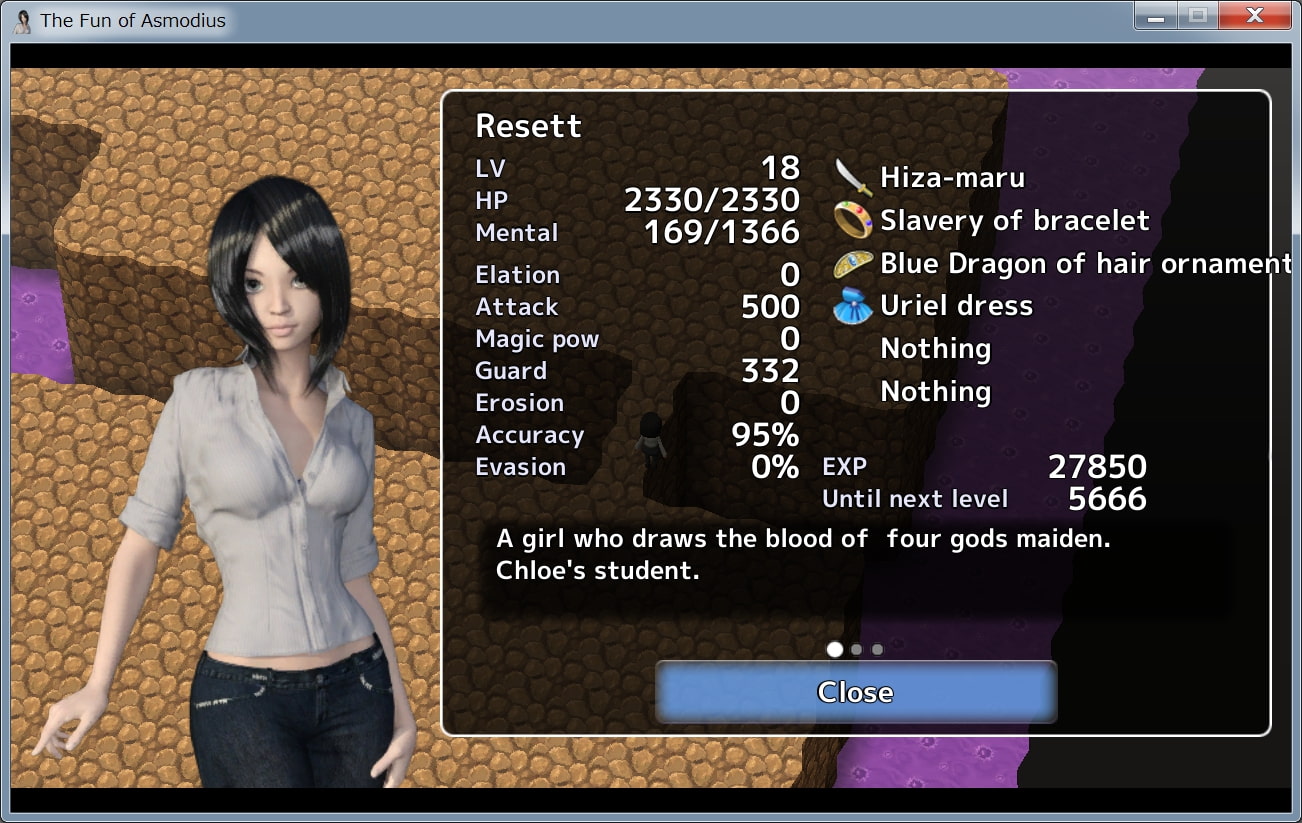This screenshot has width=1302, height=823.
Task: Select the currently active first page dot
Action: tap(835, 649)
